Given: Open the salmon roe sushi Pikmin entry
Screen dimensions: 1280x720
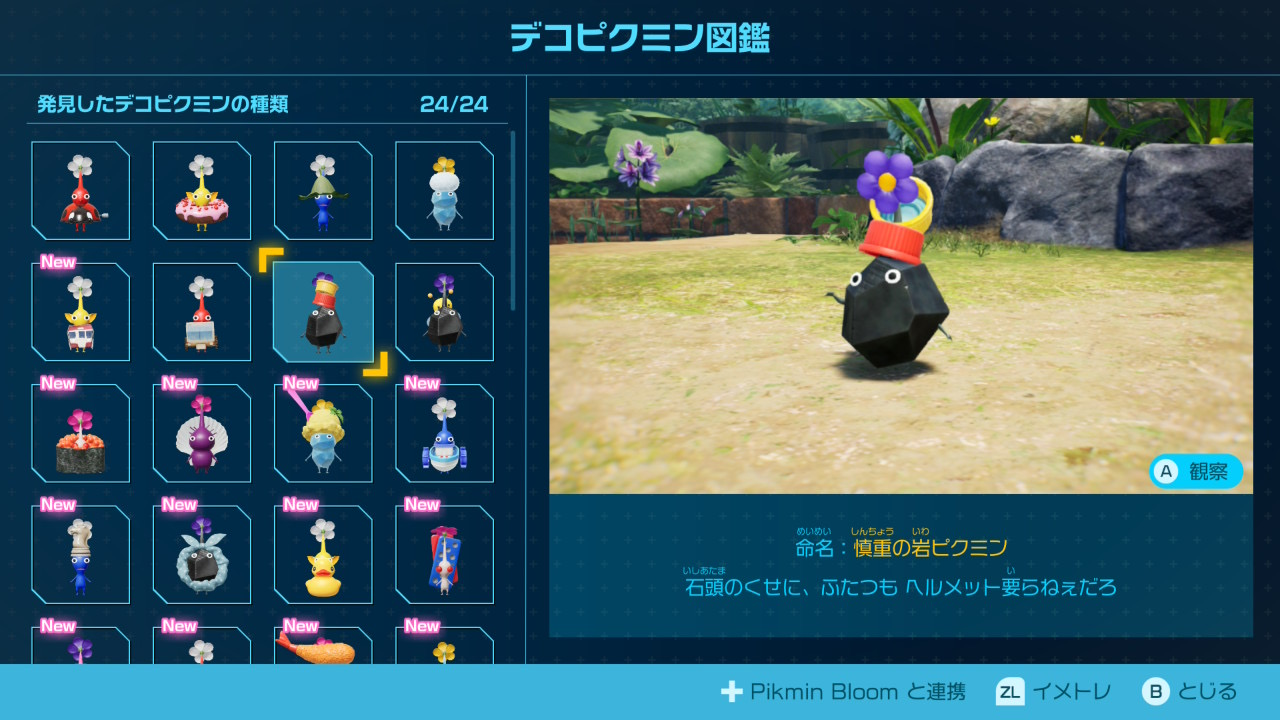Looking at the screenshot, I should pyautogui.click(x=81, y=433).
